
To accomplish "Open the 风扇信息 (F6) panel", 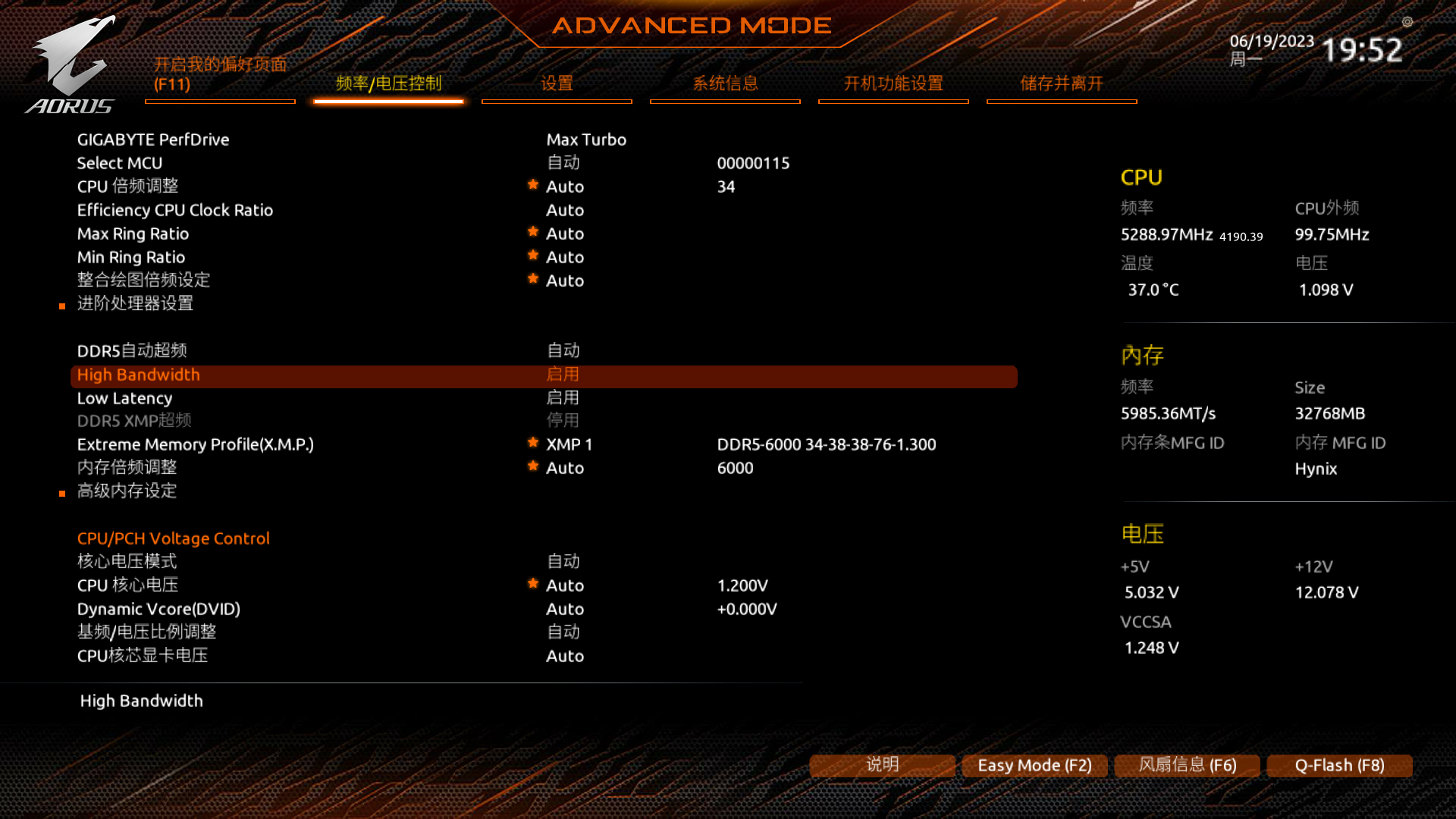I will 1187,766.
